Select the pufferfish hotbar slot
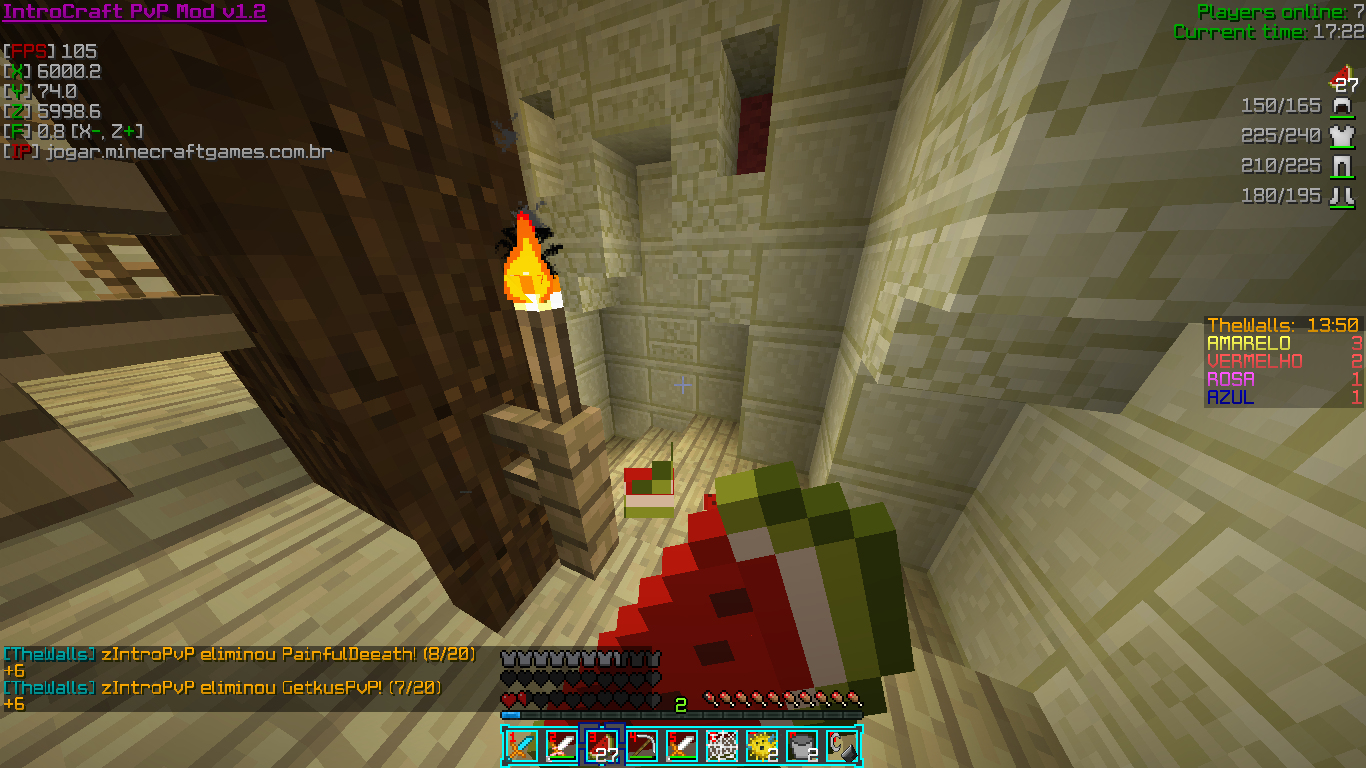The height and width of the screenshot is (768, 1366). (762, 746)
